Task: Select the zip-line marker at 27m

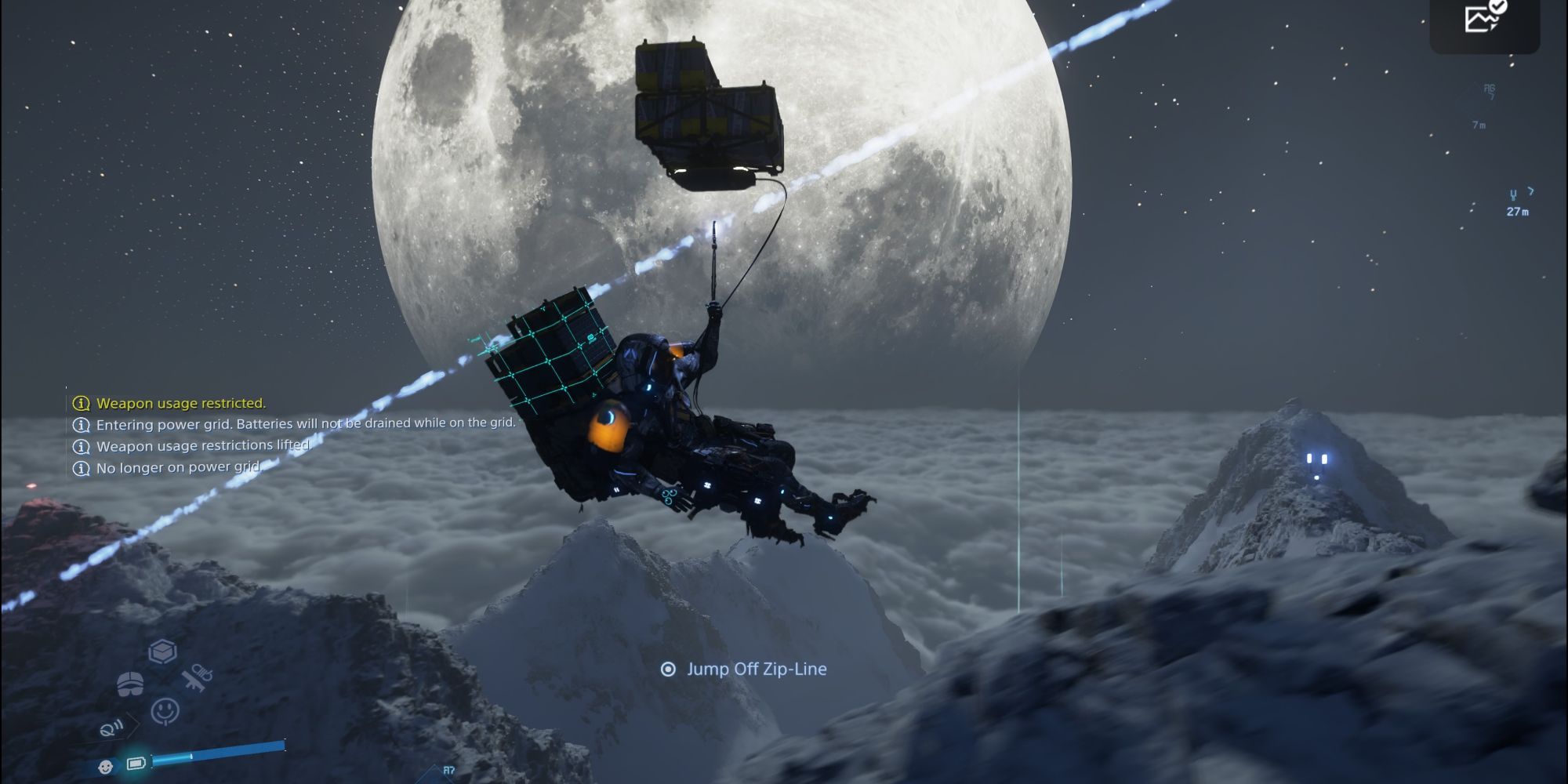Action: click(1518, 202)
